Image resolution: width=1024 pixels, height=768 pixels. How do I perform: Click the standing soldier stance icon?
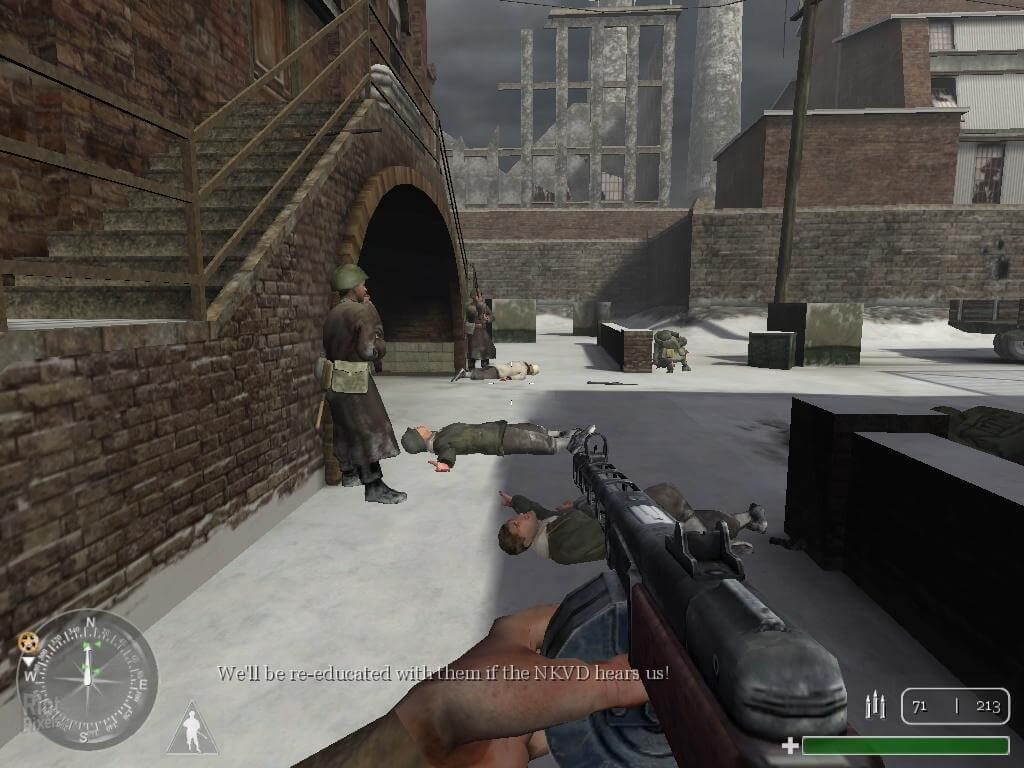click(x=191, y=729)
